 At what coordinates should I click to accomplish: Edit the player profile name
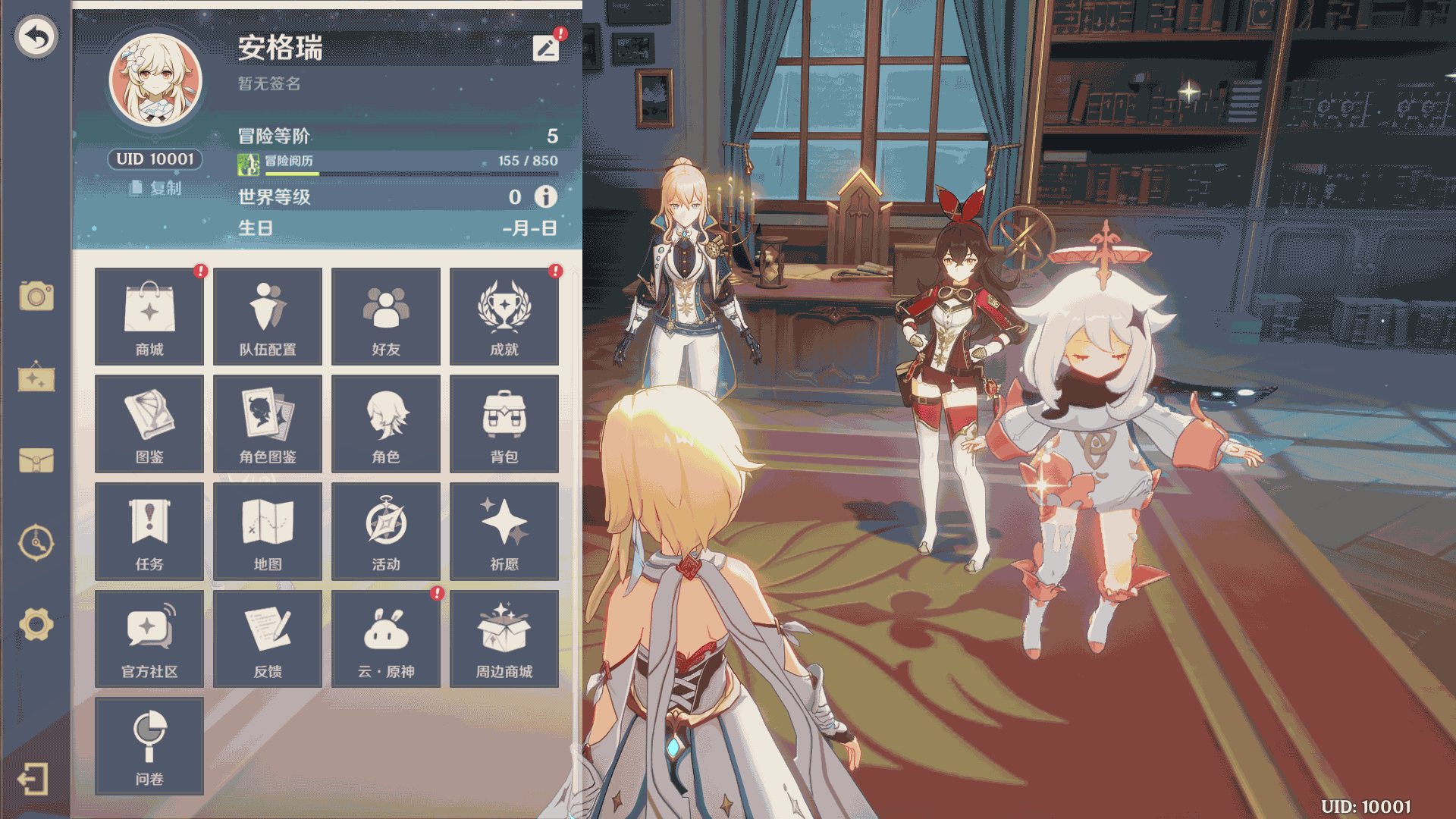(x=546, y=49)
